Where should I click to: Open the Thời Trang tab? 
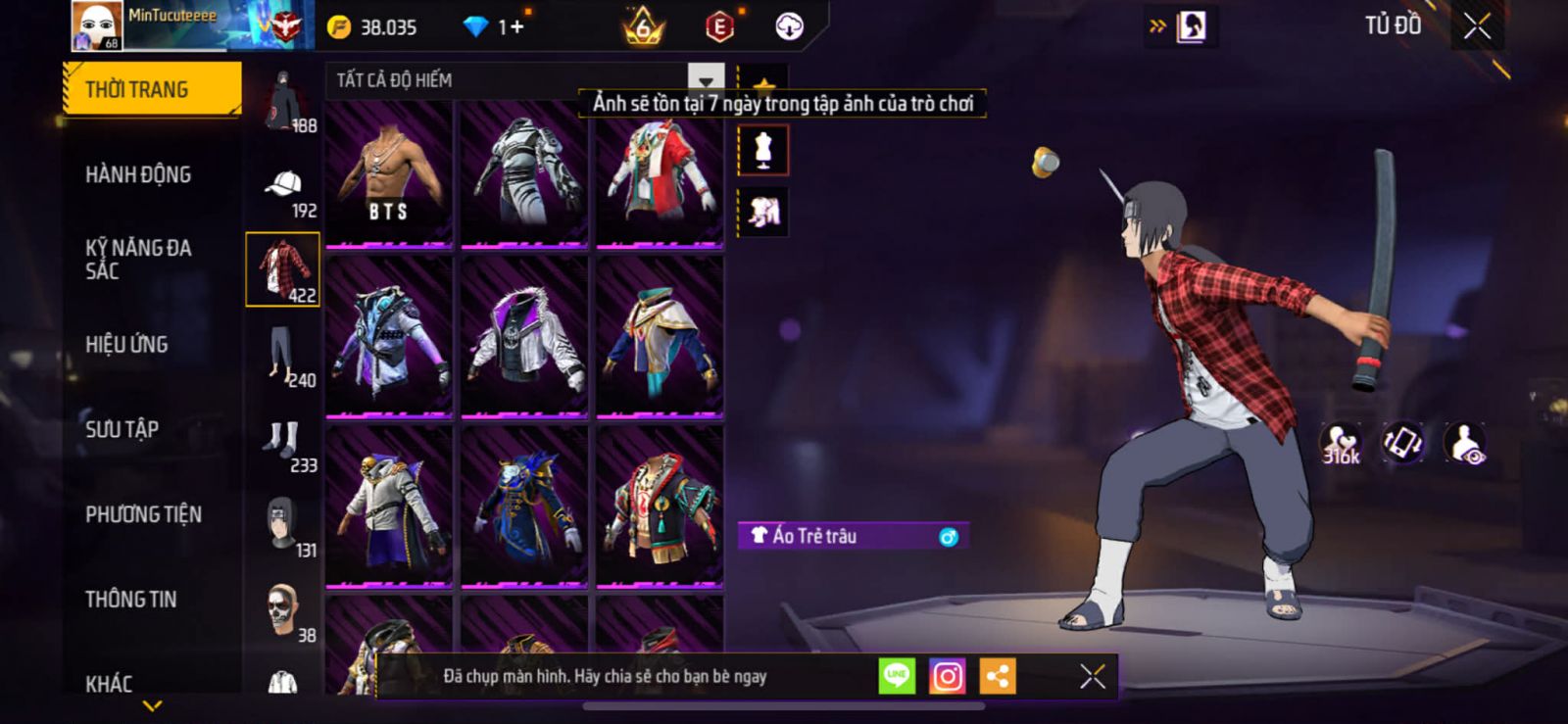point(151,89)
